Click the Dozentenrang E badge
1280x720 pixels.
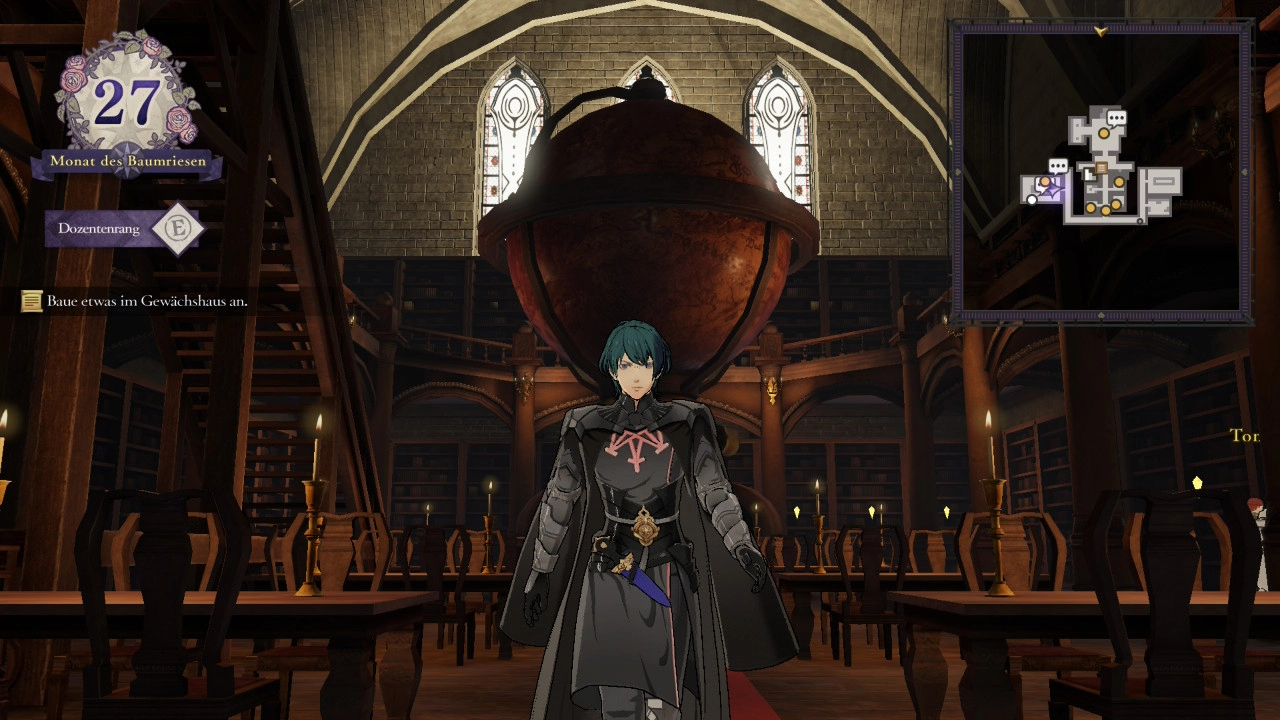click(177, 229)
